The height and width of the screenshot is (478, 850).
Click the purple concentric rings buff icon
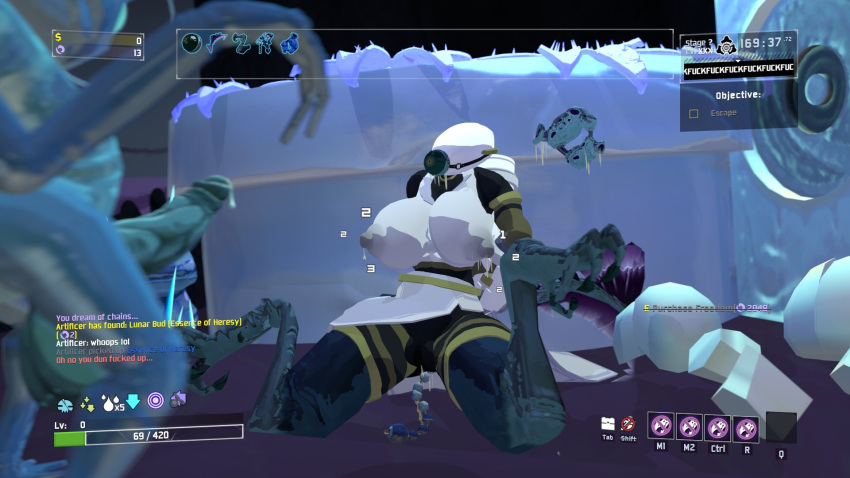(155, 401)
